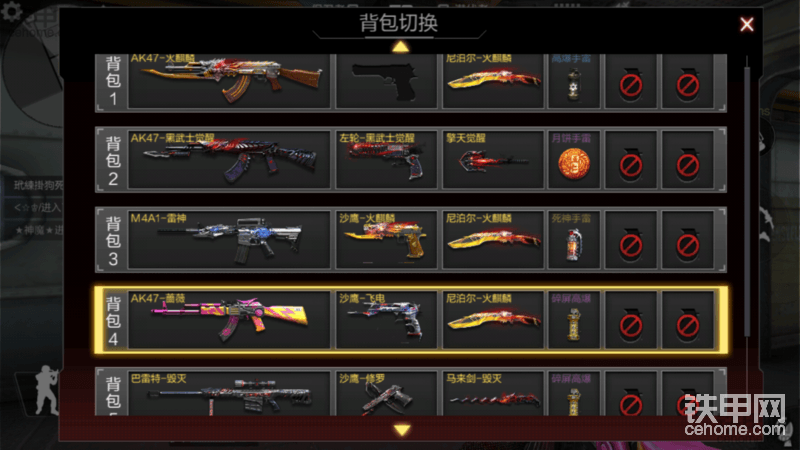Choose the AK47-蔷薇 rifle slot

point(229,319)
